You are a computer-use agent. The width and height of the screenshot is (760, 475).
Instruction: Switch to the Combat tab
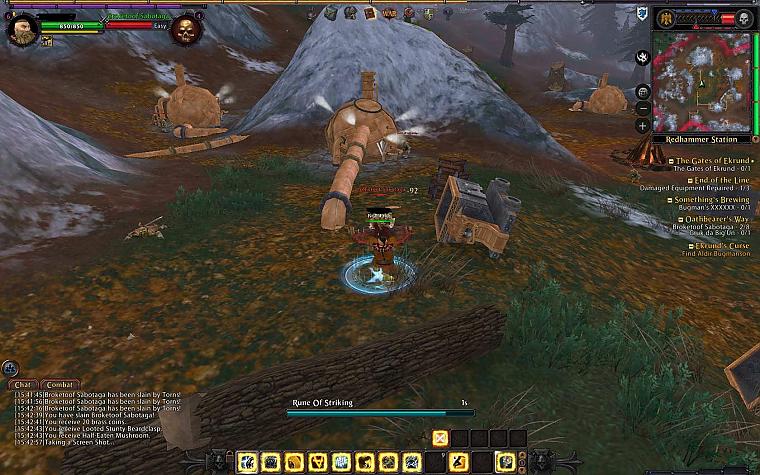[x=61, y=384]
